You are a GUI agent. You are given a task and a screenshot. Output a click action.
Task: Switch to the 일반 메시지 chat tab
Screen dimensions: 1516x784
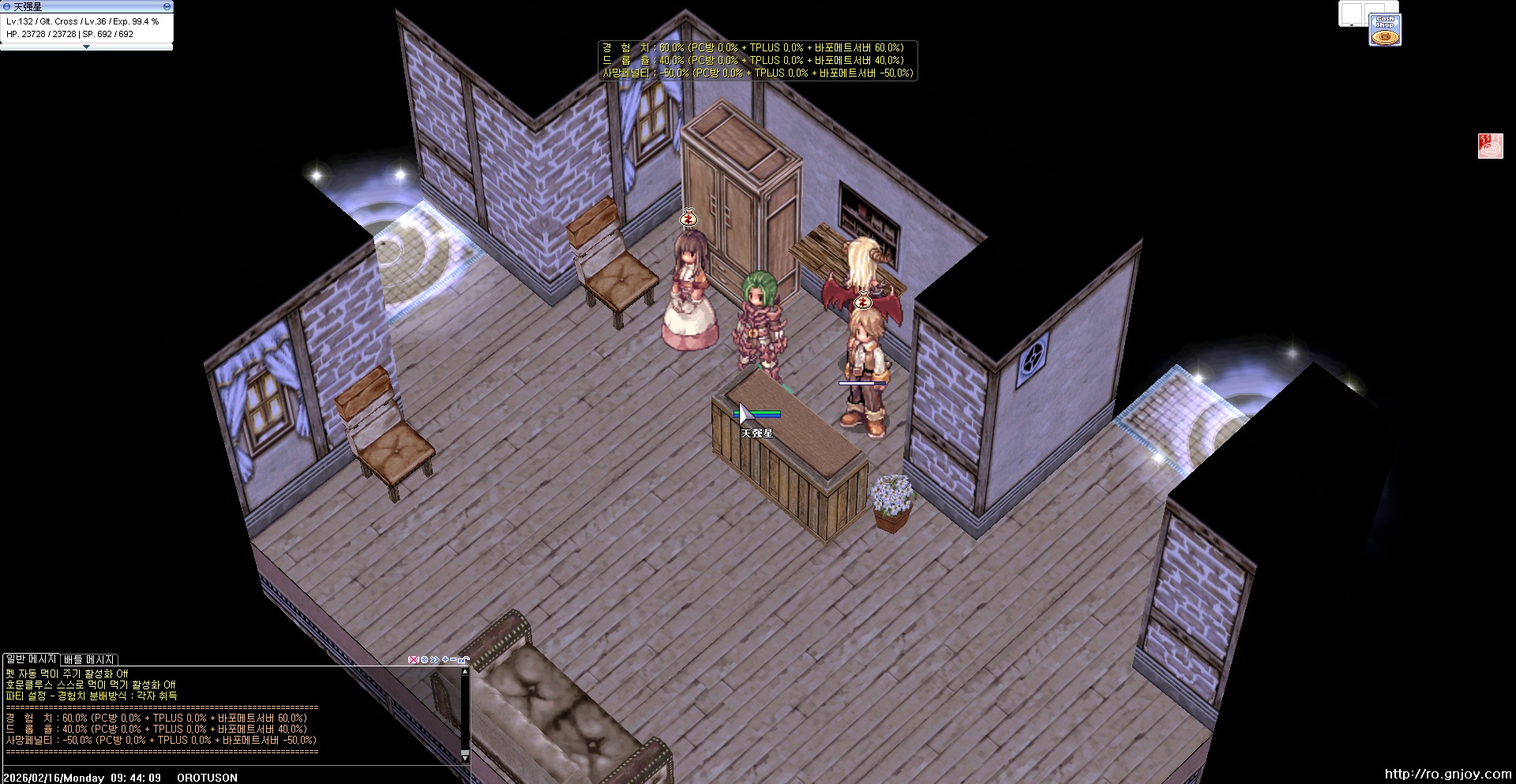pyautogui.click(x=31, y=659)
